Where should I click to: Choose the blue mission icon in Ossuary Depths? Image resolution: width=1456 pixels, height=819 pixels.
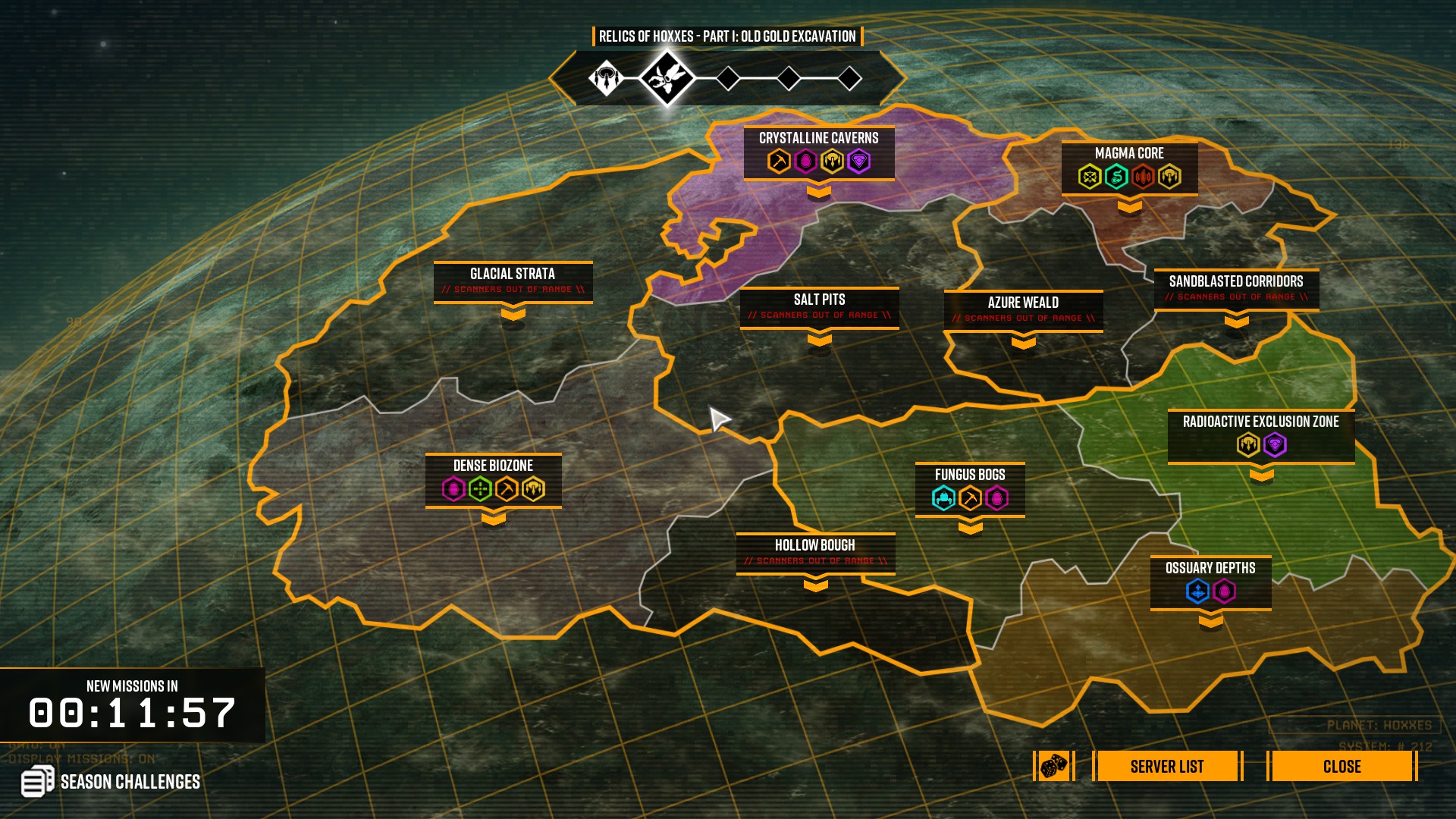(1197, 591)
